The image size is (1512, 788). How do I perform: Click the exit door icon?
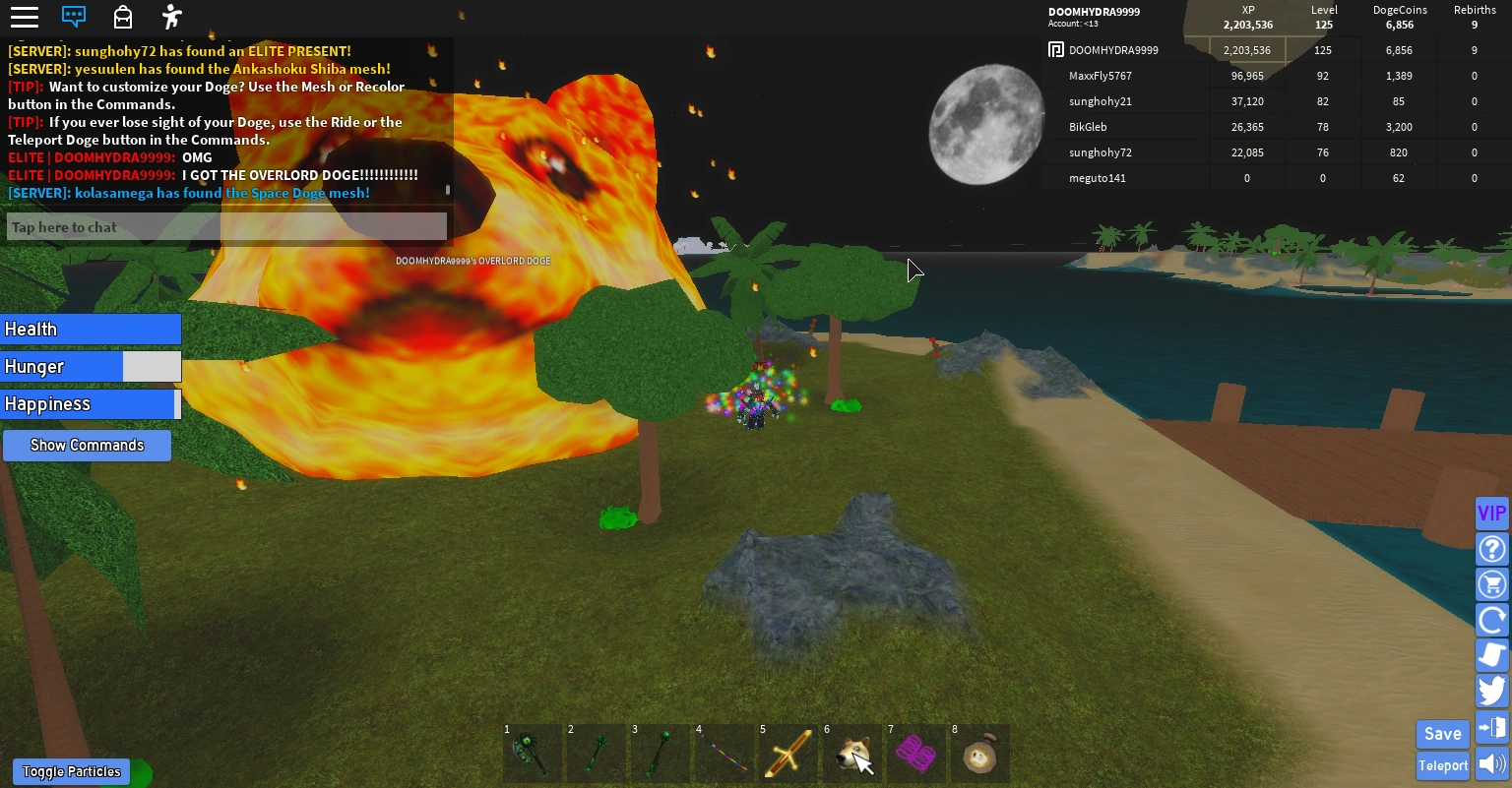1492,728
